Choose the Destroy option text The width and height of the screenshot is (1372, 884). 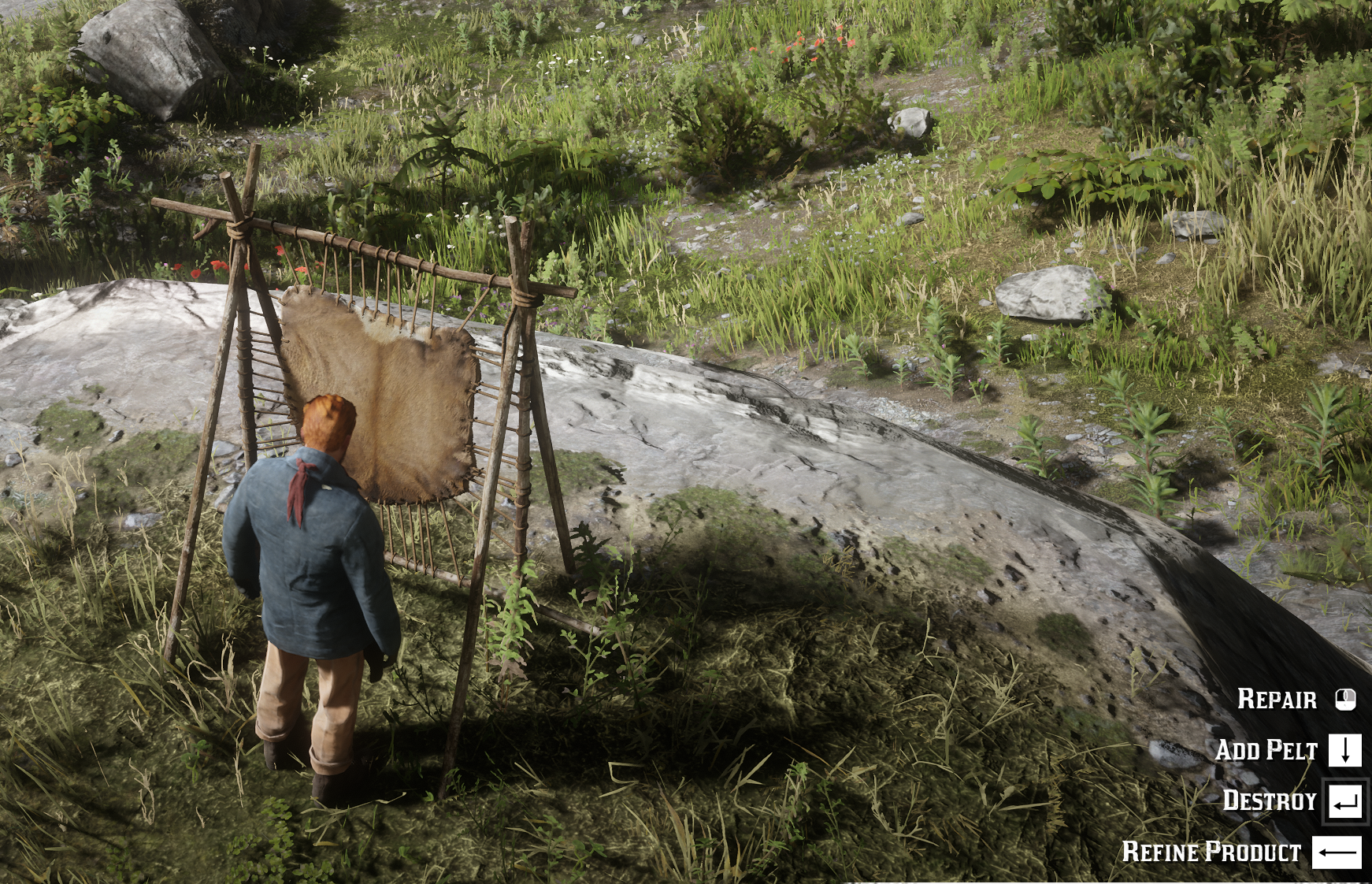pyautogui.click(x=1270, y=802)
